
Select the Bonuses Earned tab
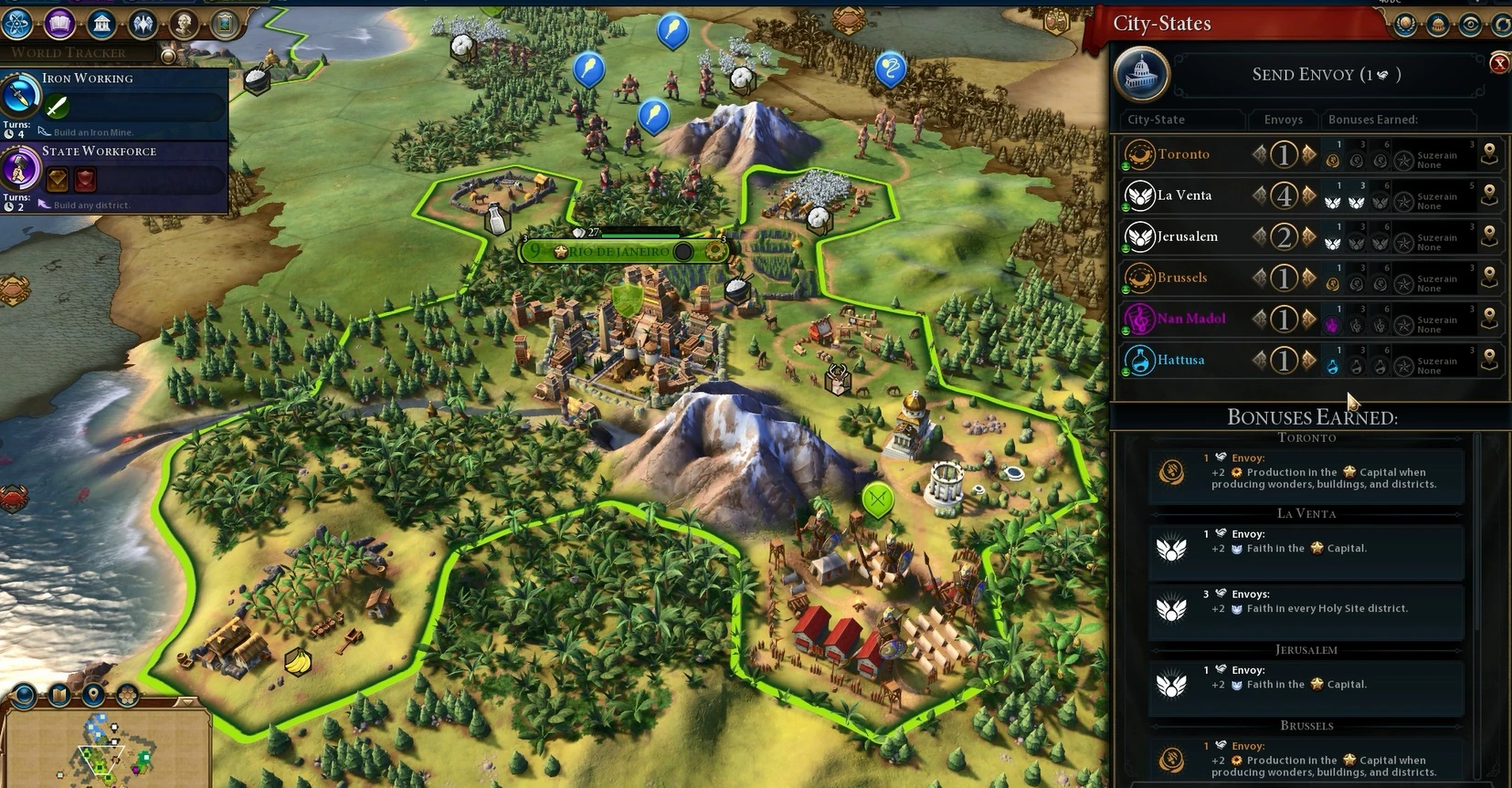(x=1372, y=120)
